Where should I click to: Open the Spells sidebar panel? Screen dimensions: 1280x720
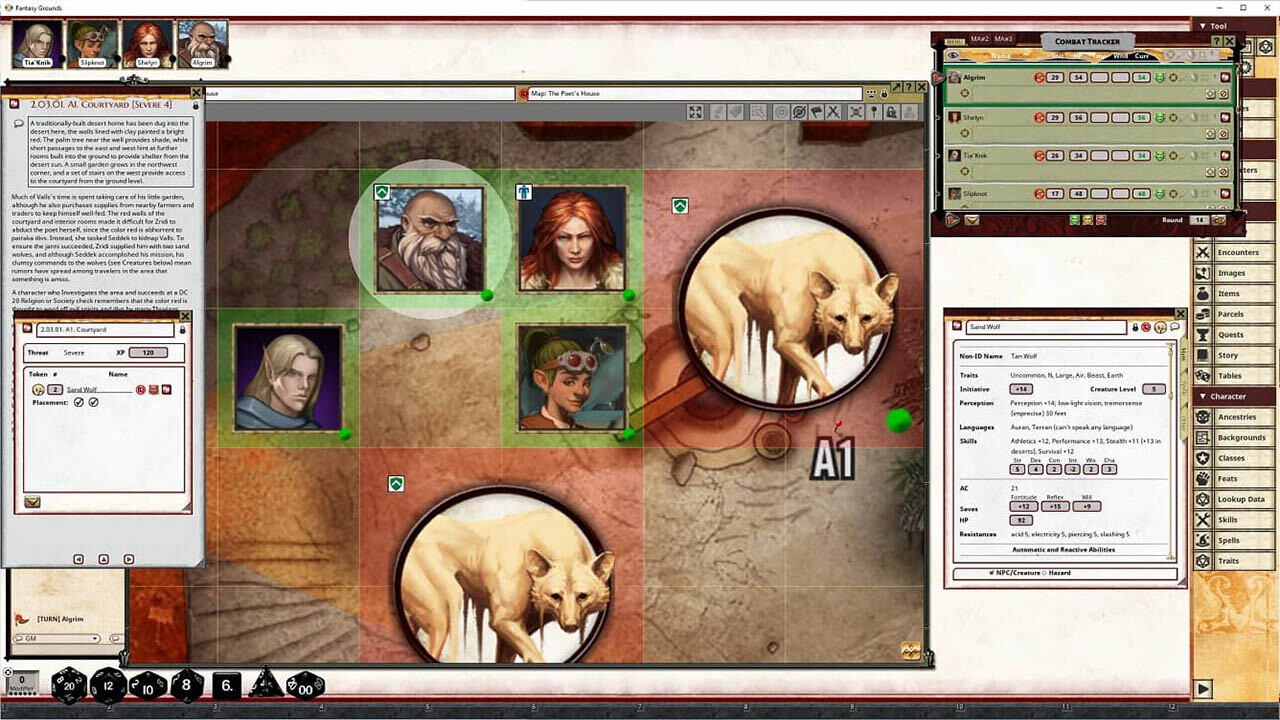(1230, 540)
